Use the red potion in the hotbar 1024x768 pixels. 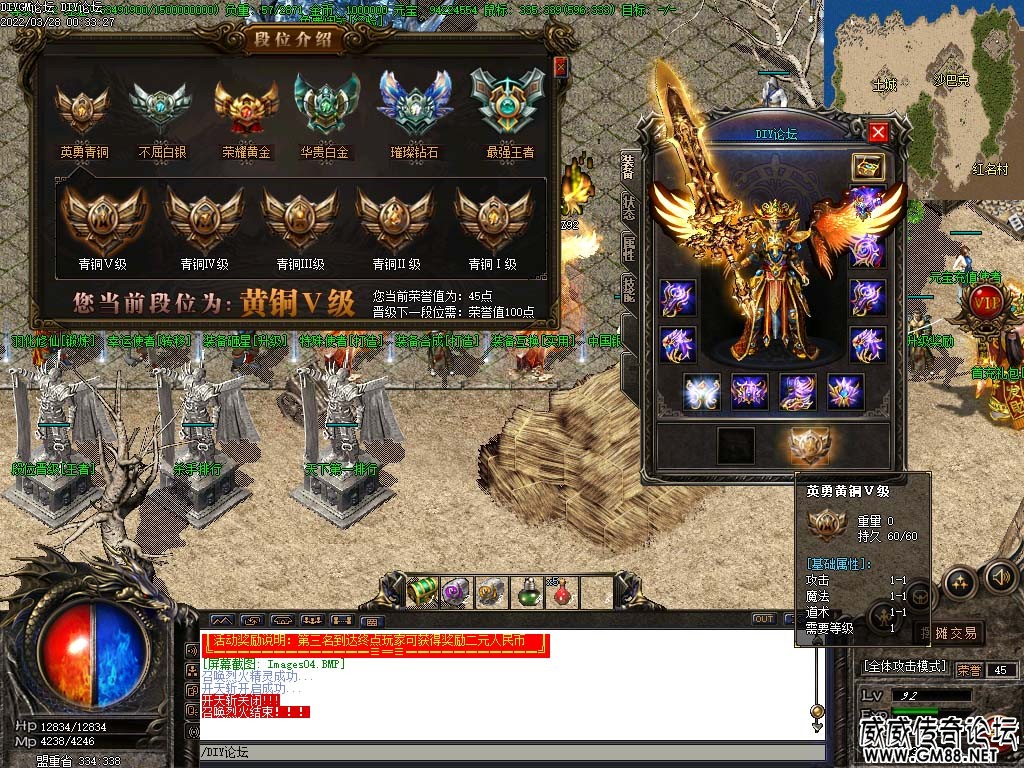562,592
